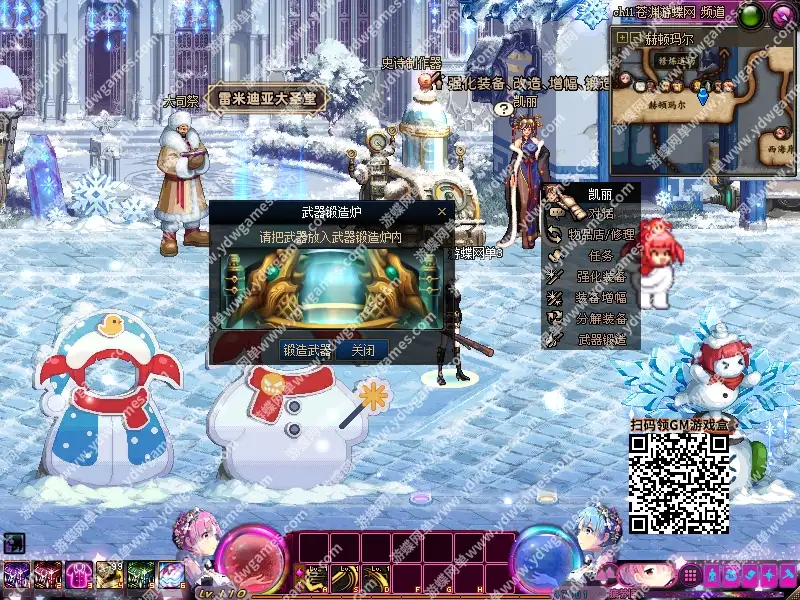Place weapon into the forging furnace slot
This screenshot has height=600, width=800.
331,290
